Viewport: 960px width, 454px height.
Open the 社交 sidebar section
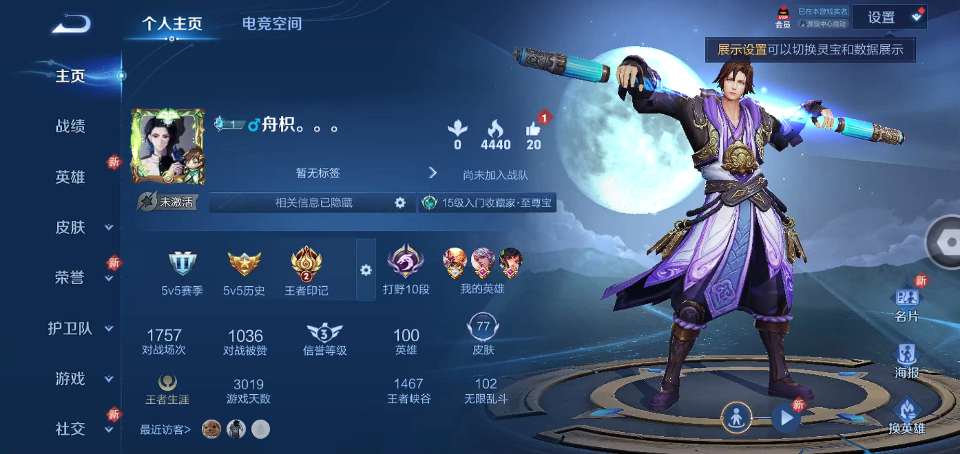(x=70, y=429)
